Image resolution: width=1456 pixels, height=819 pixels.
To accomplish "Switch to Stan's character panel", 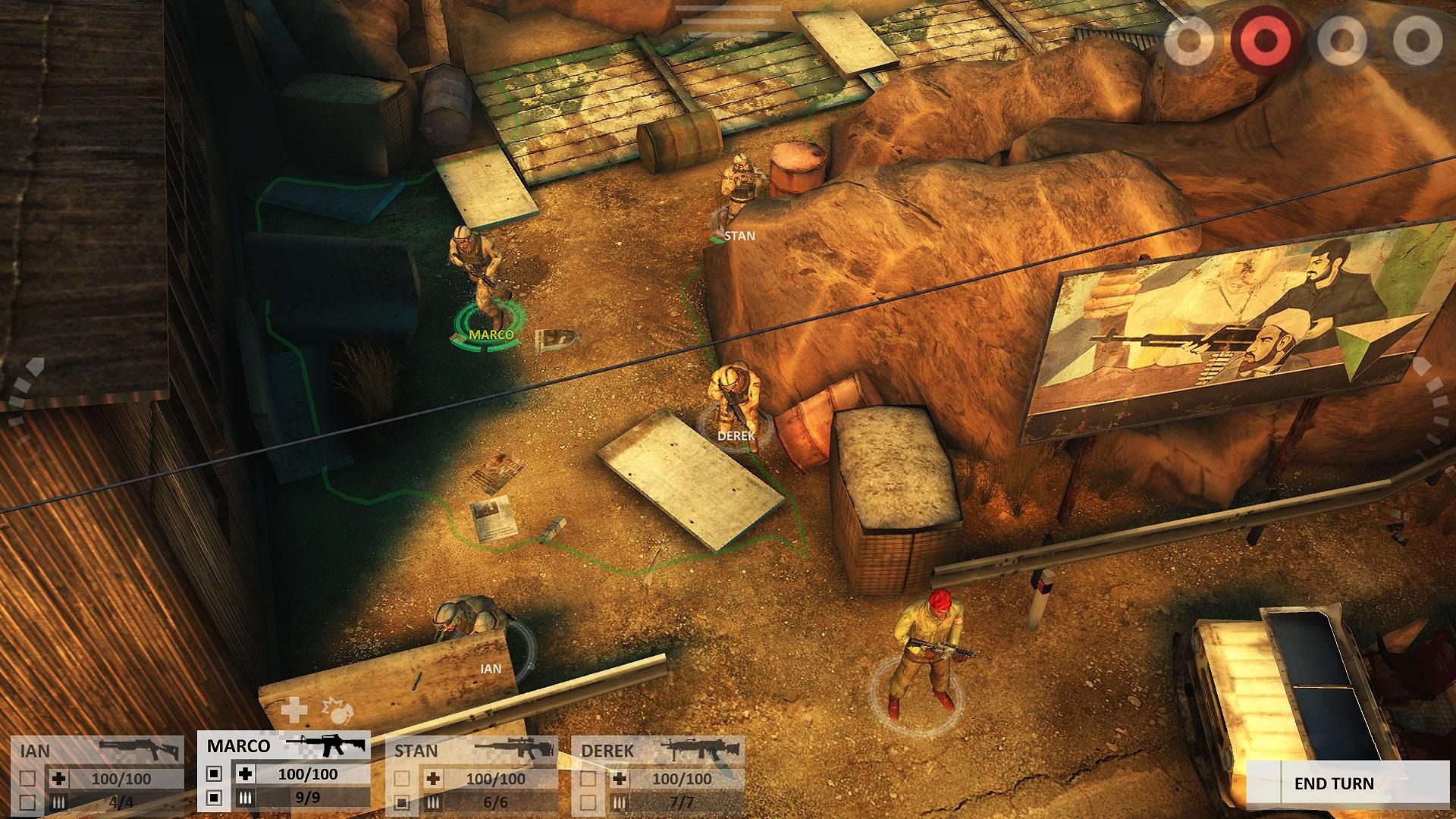I will point(416,748).
